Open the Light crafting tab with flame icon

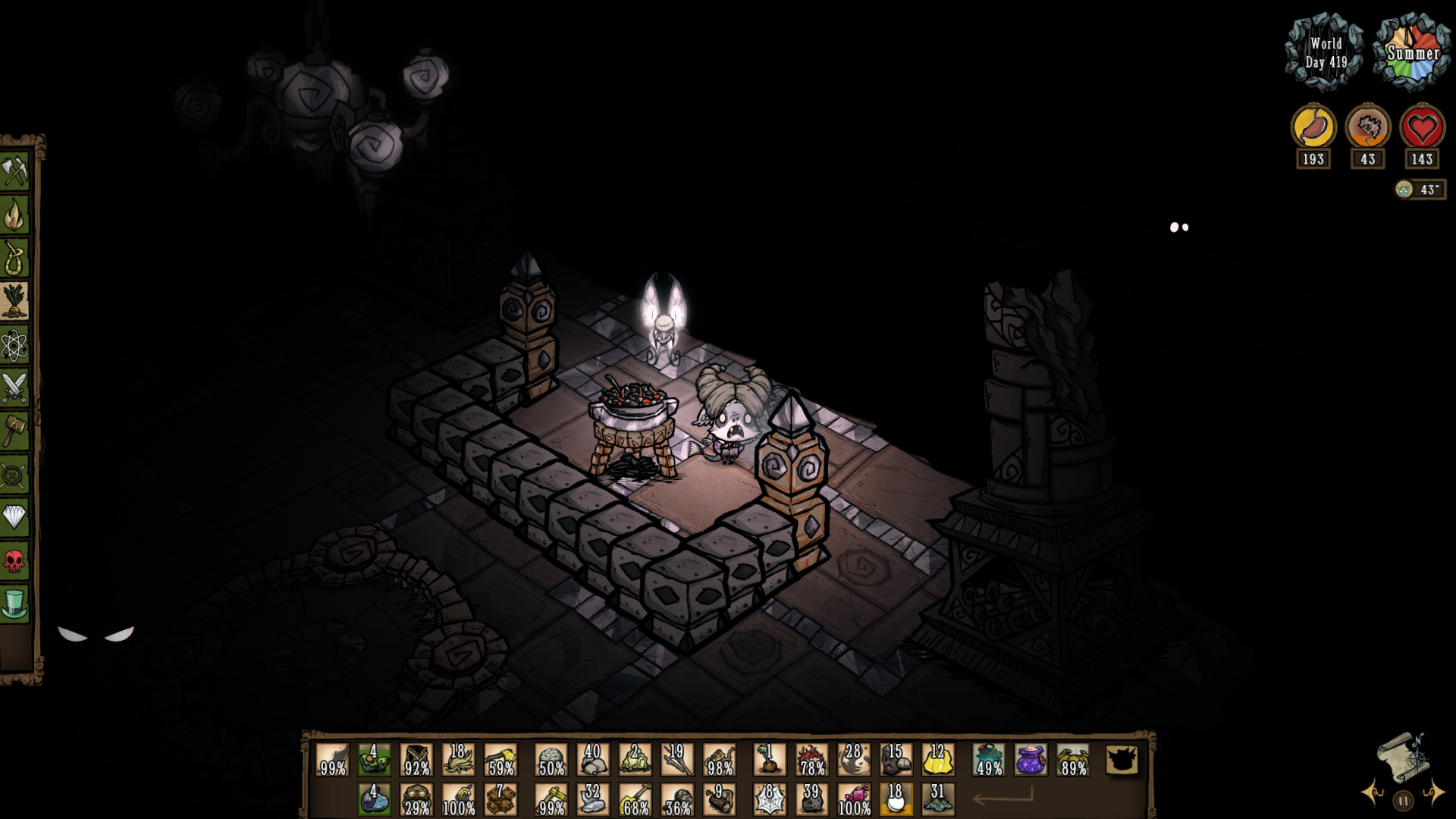pyautogui.click(x=14, y=215)
